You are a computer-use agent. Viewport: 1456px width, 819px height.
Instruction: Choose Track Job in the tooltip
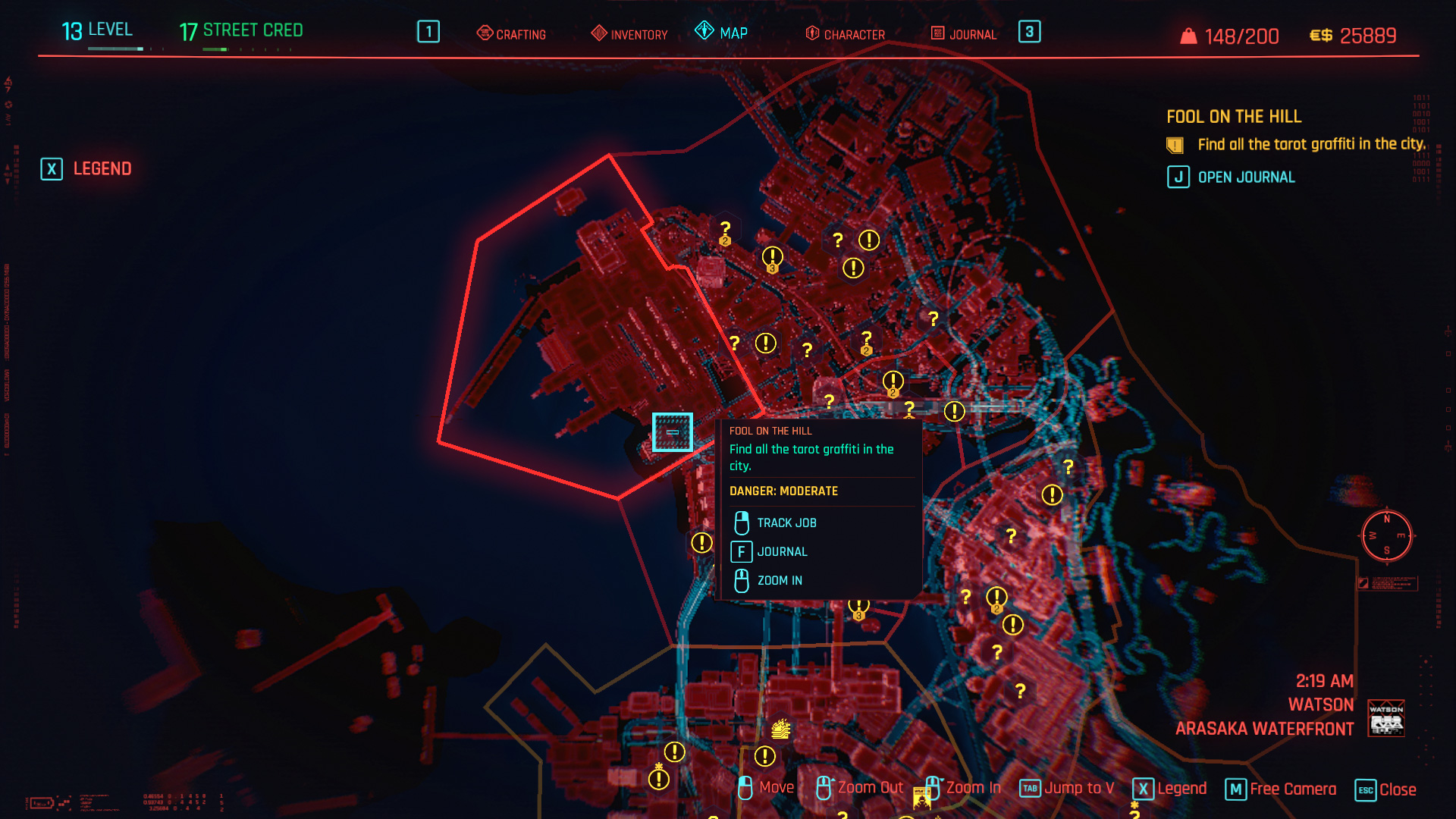click(786, 523)
